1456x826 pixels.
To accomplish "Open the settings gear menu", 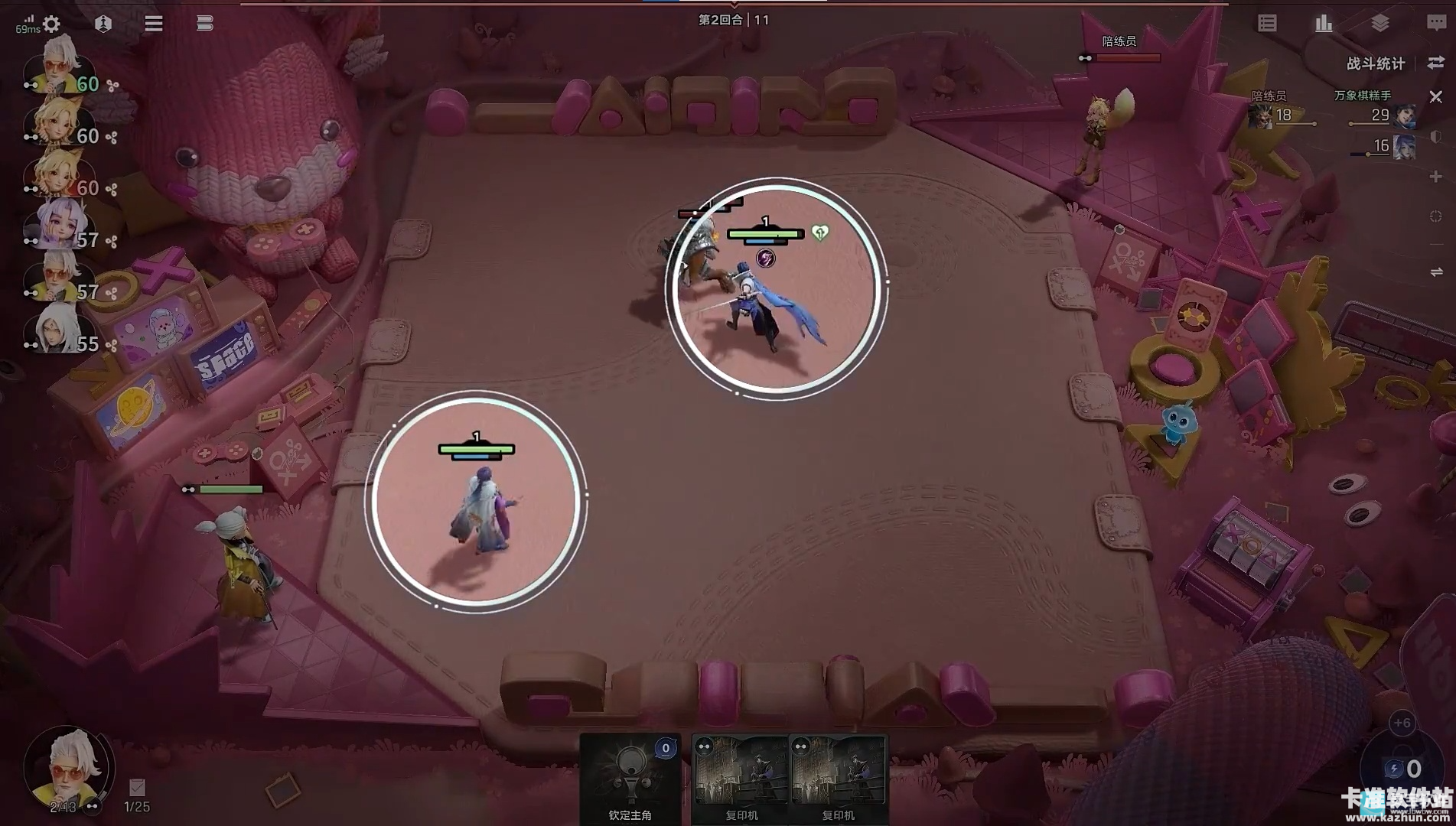I will point(51,24).
